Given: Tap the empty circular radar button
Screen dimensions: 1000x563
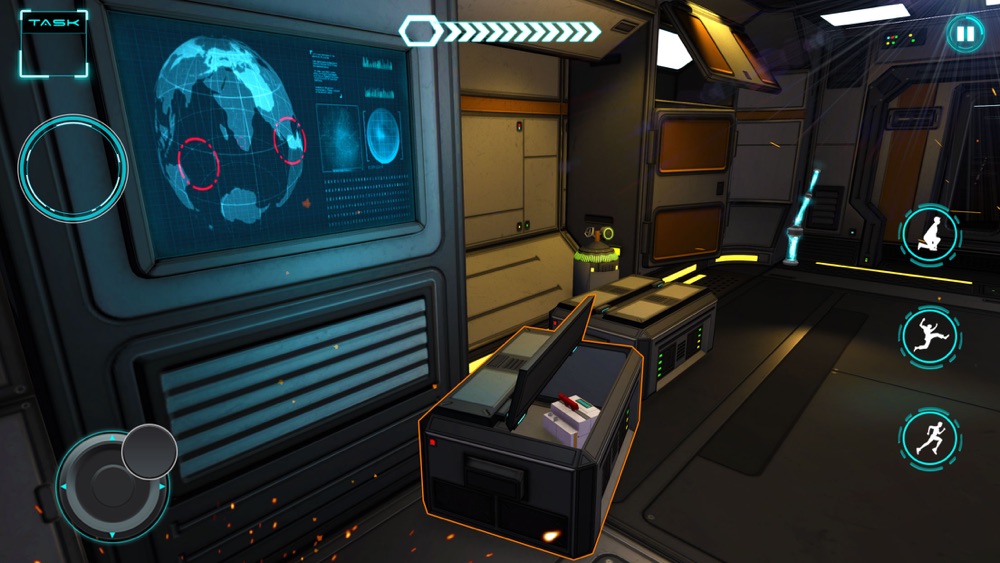Looking at the screenshot, I should [x=72, y=168].
